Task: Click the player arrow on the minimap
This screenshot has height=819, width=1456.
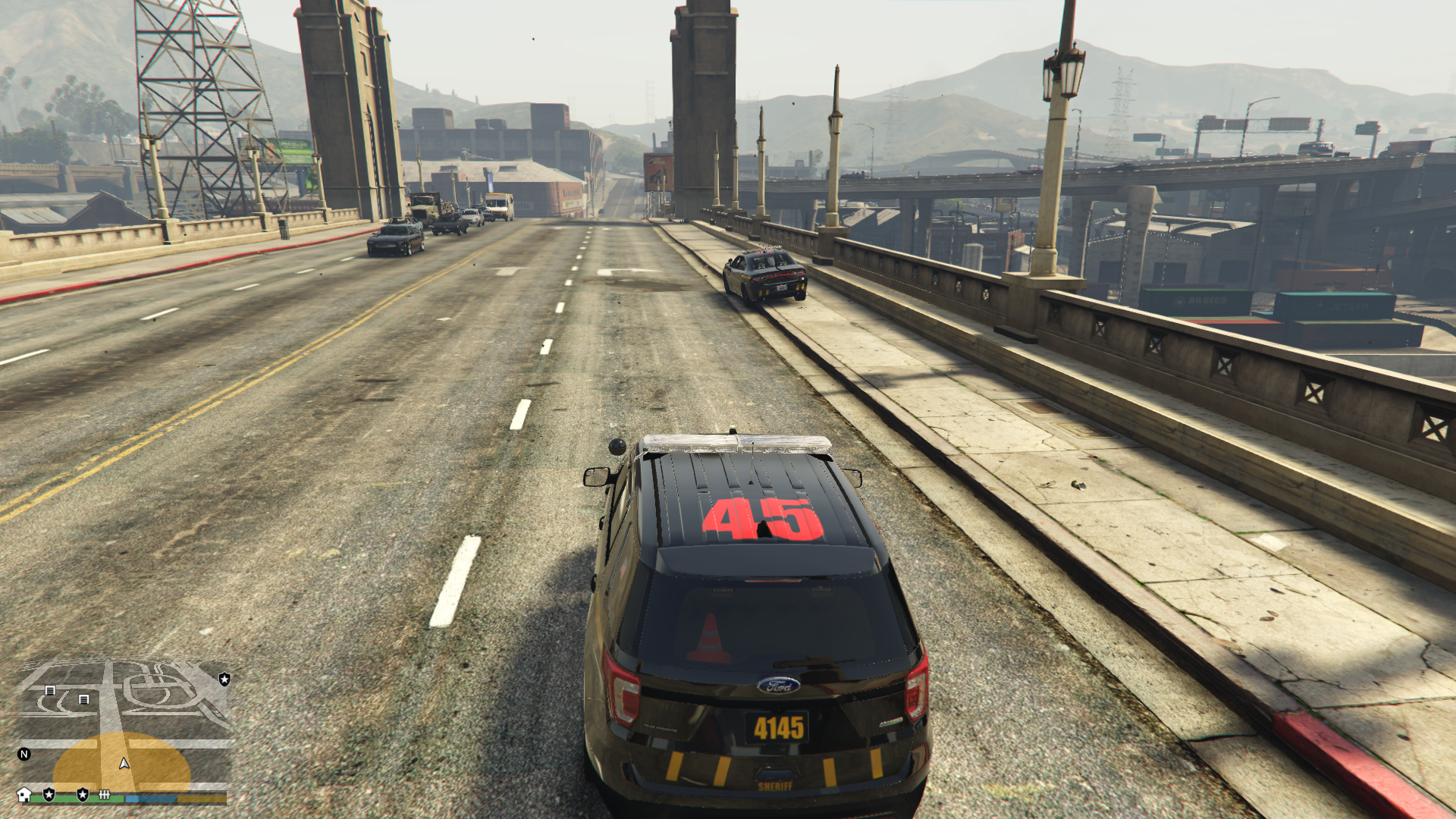Action: [x=124, y=763]
